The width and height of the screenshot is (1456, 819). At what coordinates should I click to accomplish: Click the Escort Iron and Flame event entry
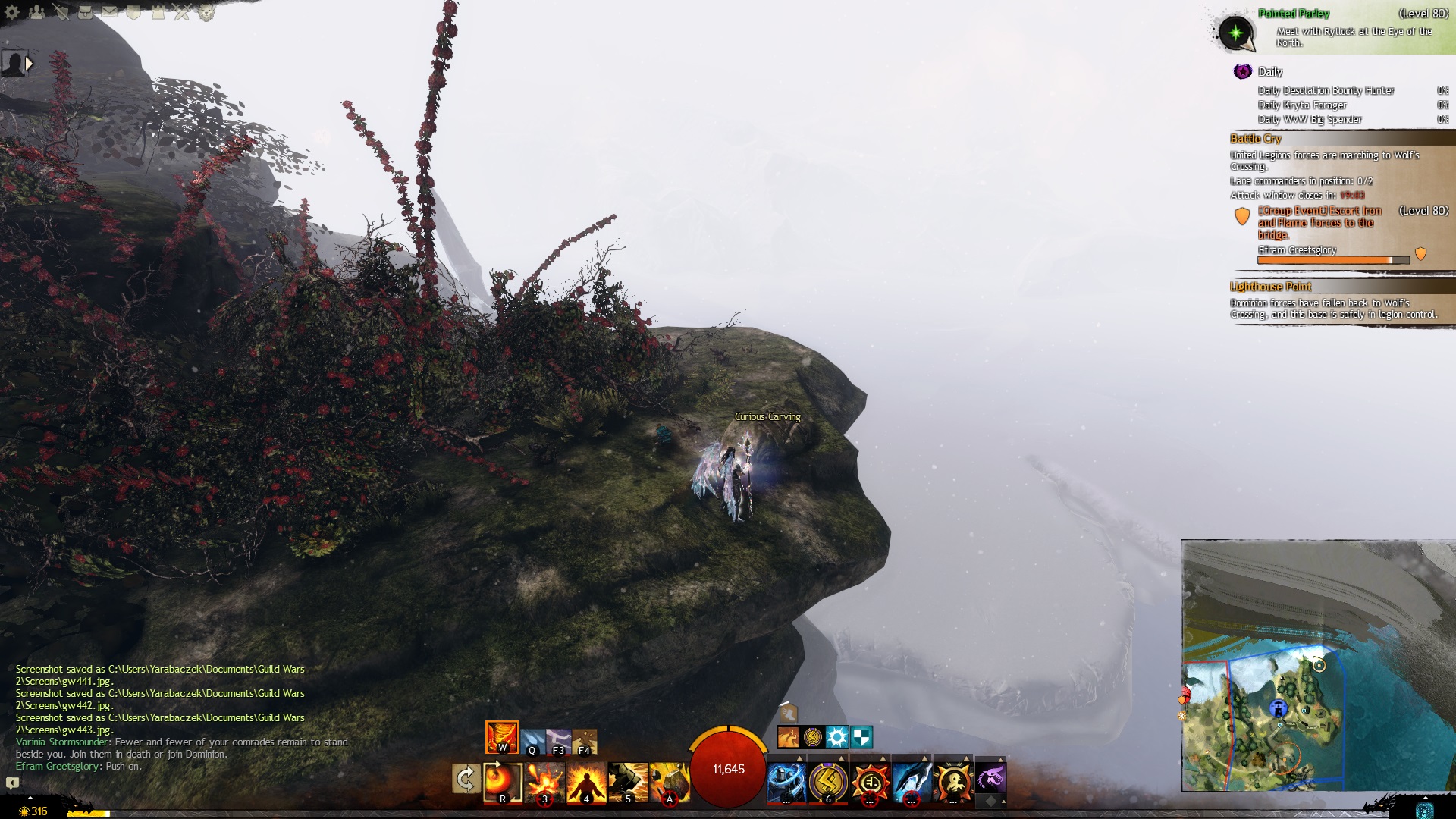click(1318, 222)
